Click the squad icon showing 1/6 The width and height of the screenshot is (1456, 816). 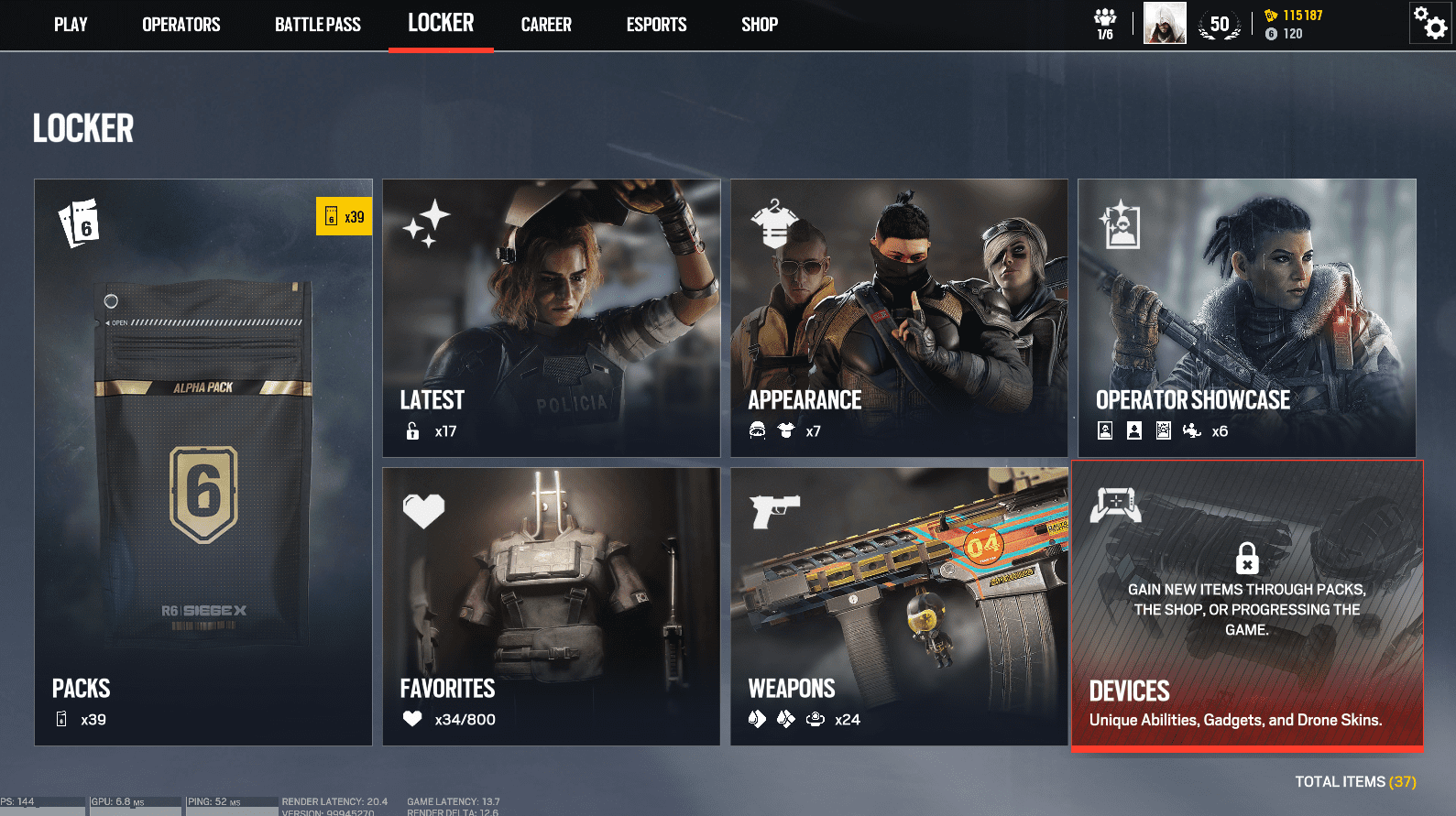(1105, 22)
